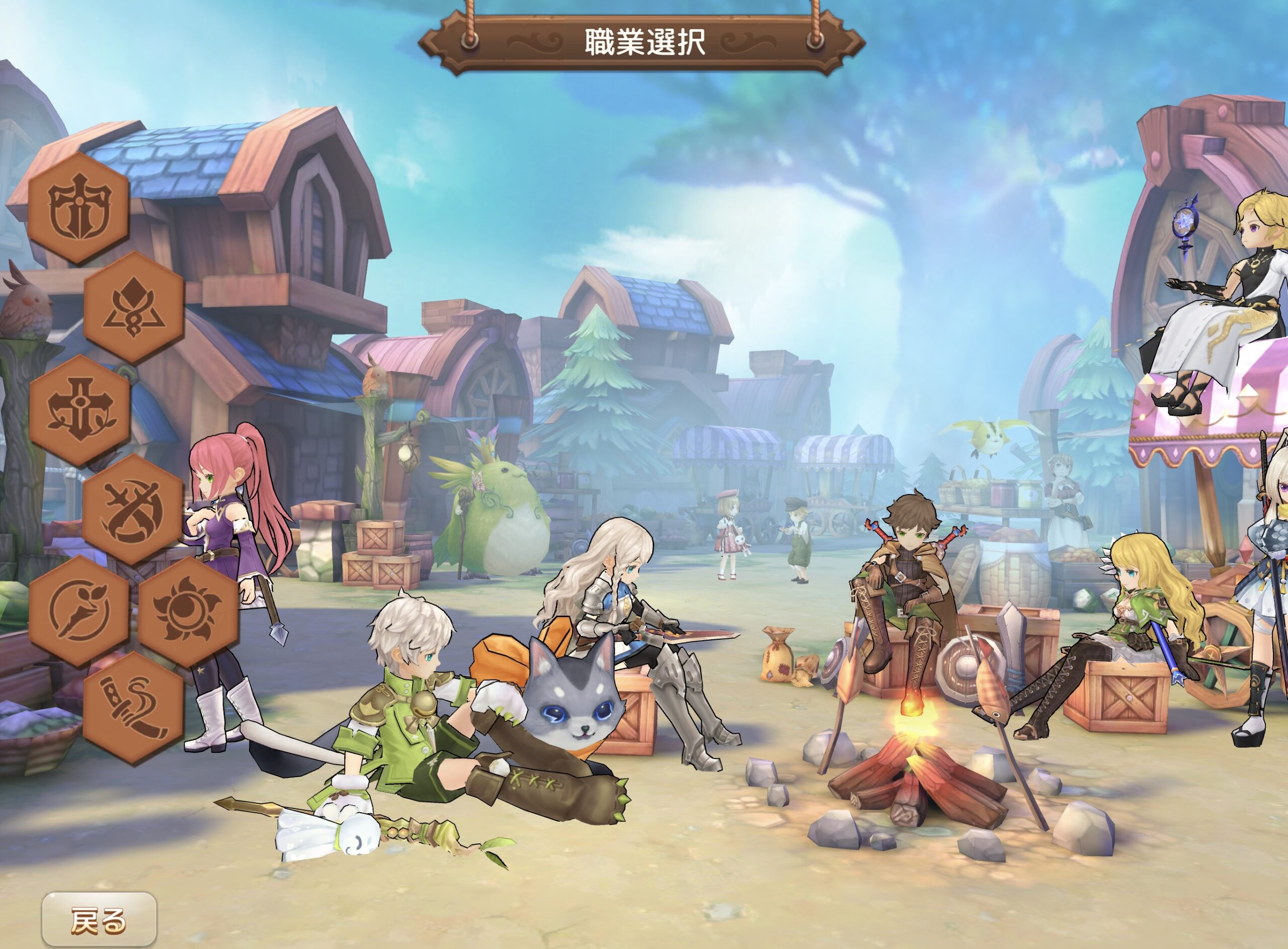Select the sun and moon class icon
This screenshot has height=949, width=1288.
click(x=188, y=610)
